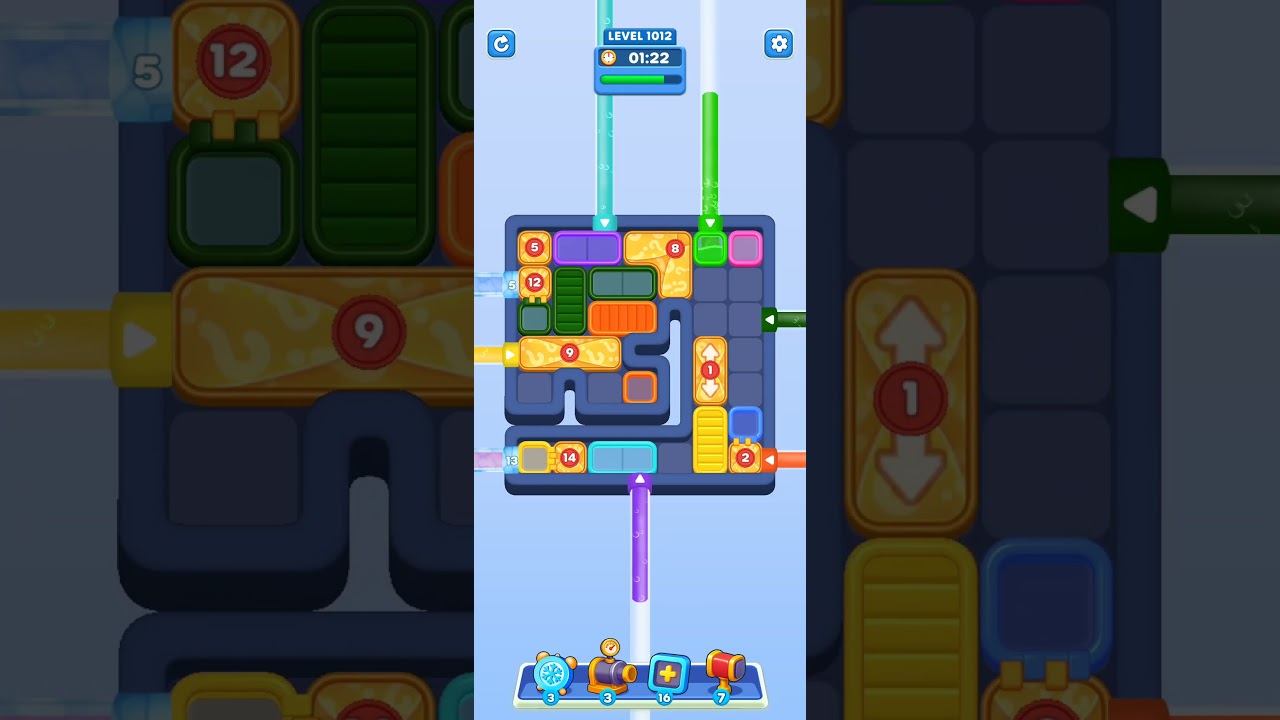This screenshot has height=720, width=1280.
Task: Tap the cyan block near block 14
Action: (x=622, y=457)
